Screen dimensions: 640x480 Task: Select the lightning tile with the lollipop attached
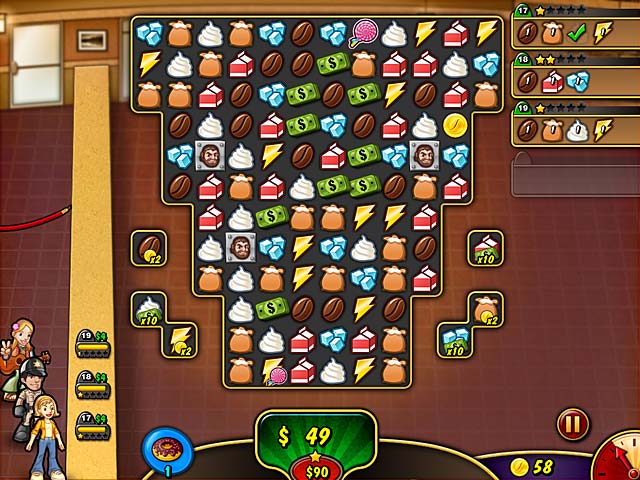tap(271, 371)
